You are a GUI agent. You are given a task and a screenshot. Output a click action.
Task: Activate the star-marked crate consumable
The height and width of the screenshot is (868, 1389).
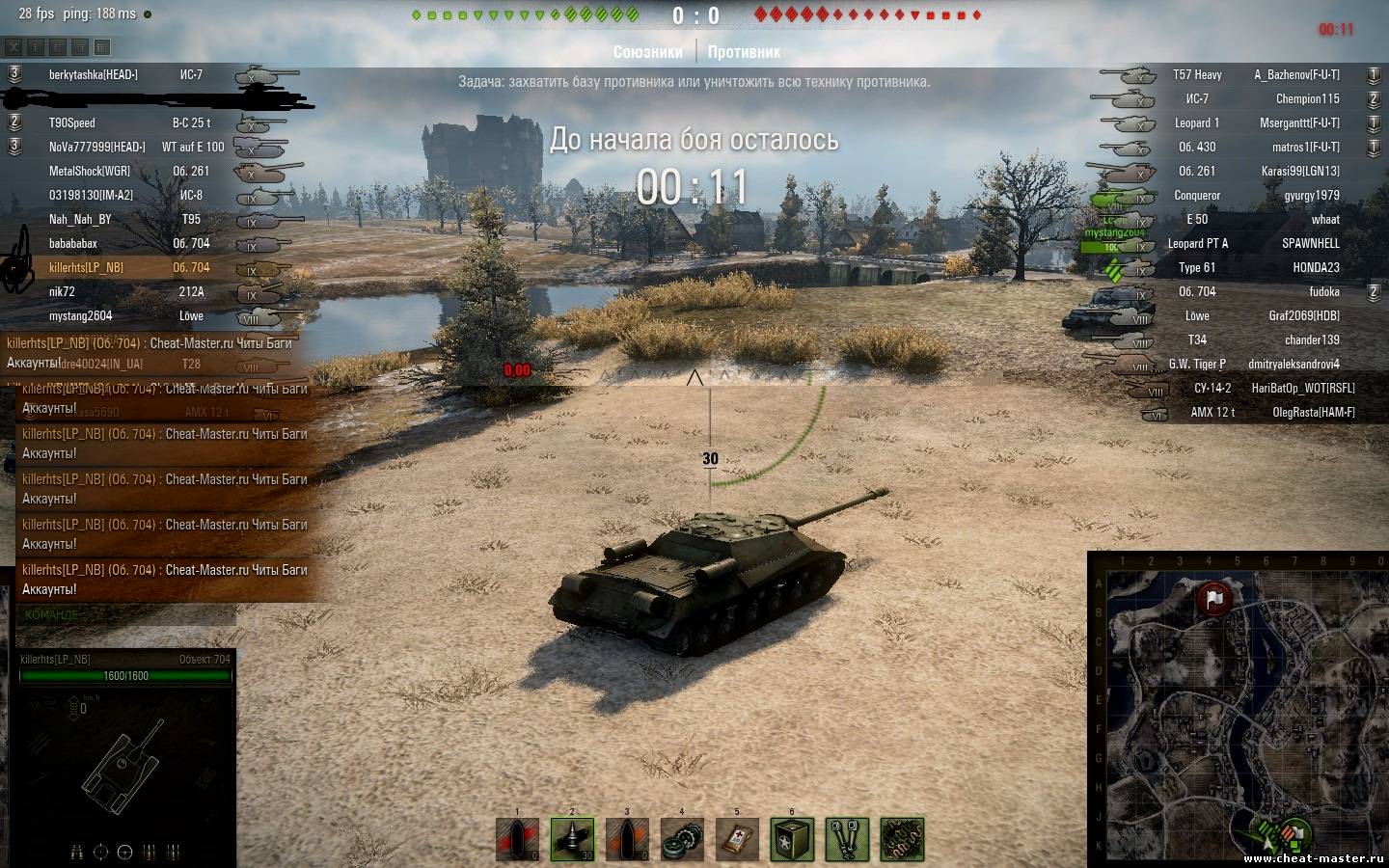coord(792,839)
